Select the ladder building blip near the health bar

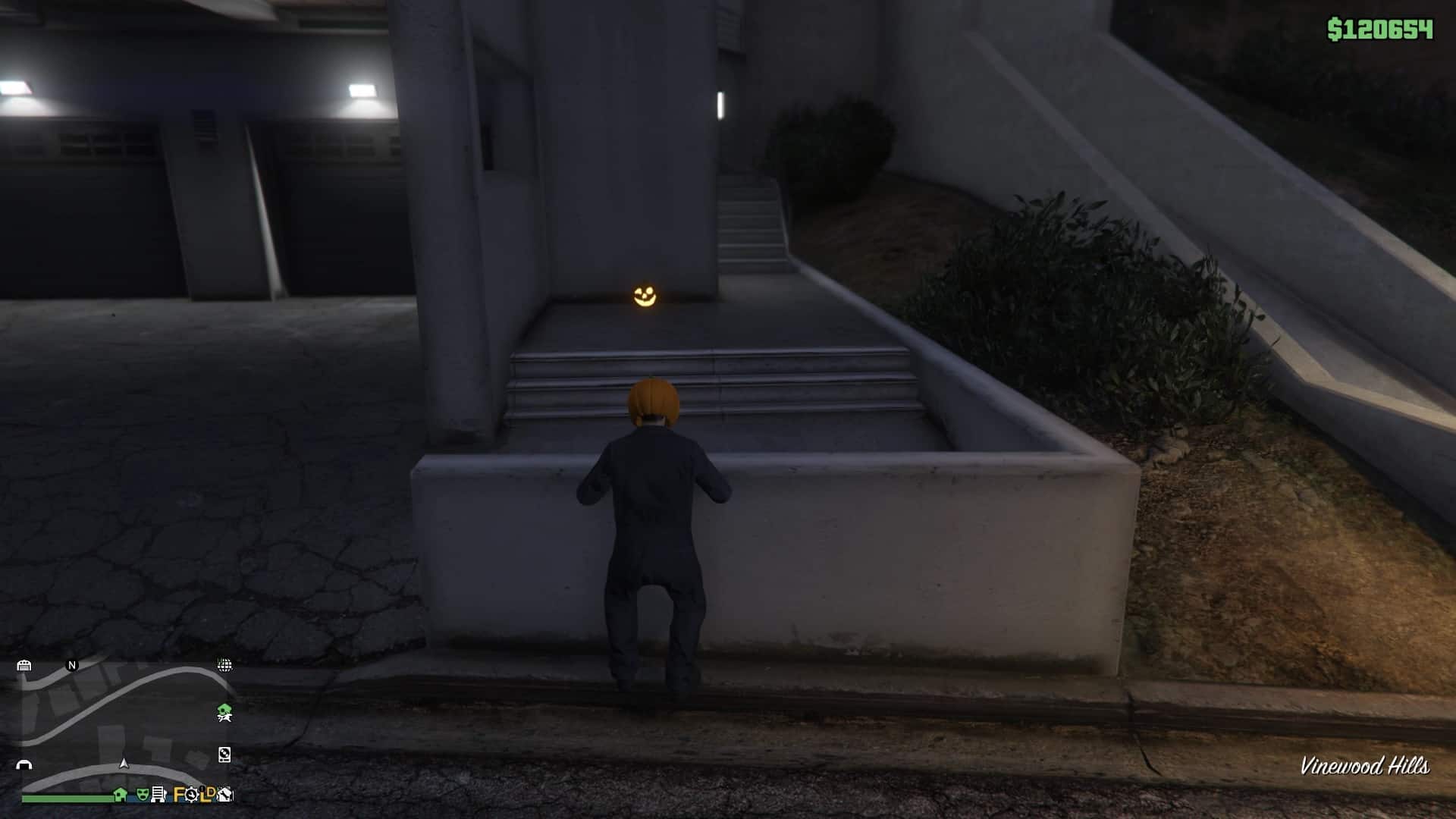point(158,794)
